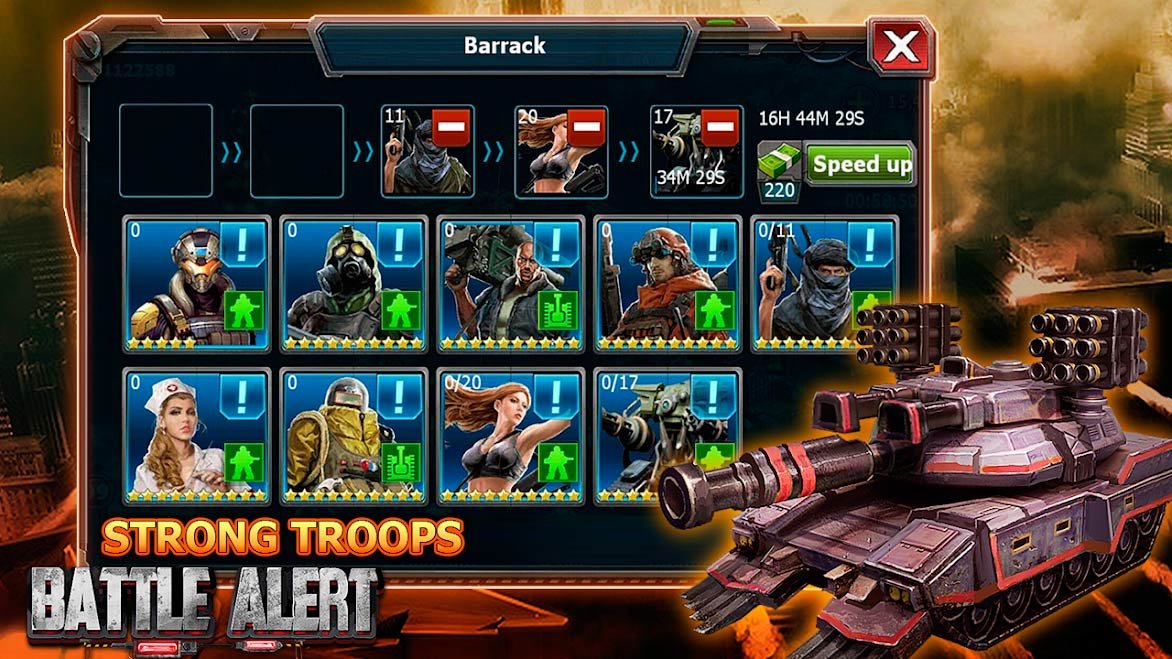
Task: Remove the robot mech from the queue
Action: point(720,128)
